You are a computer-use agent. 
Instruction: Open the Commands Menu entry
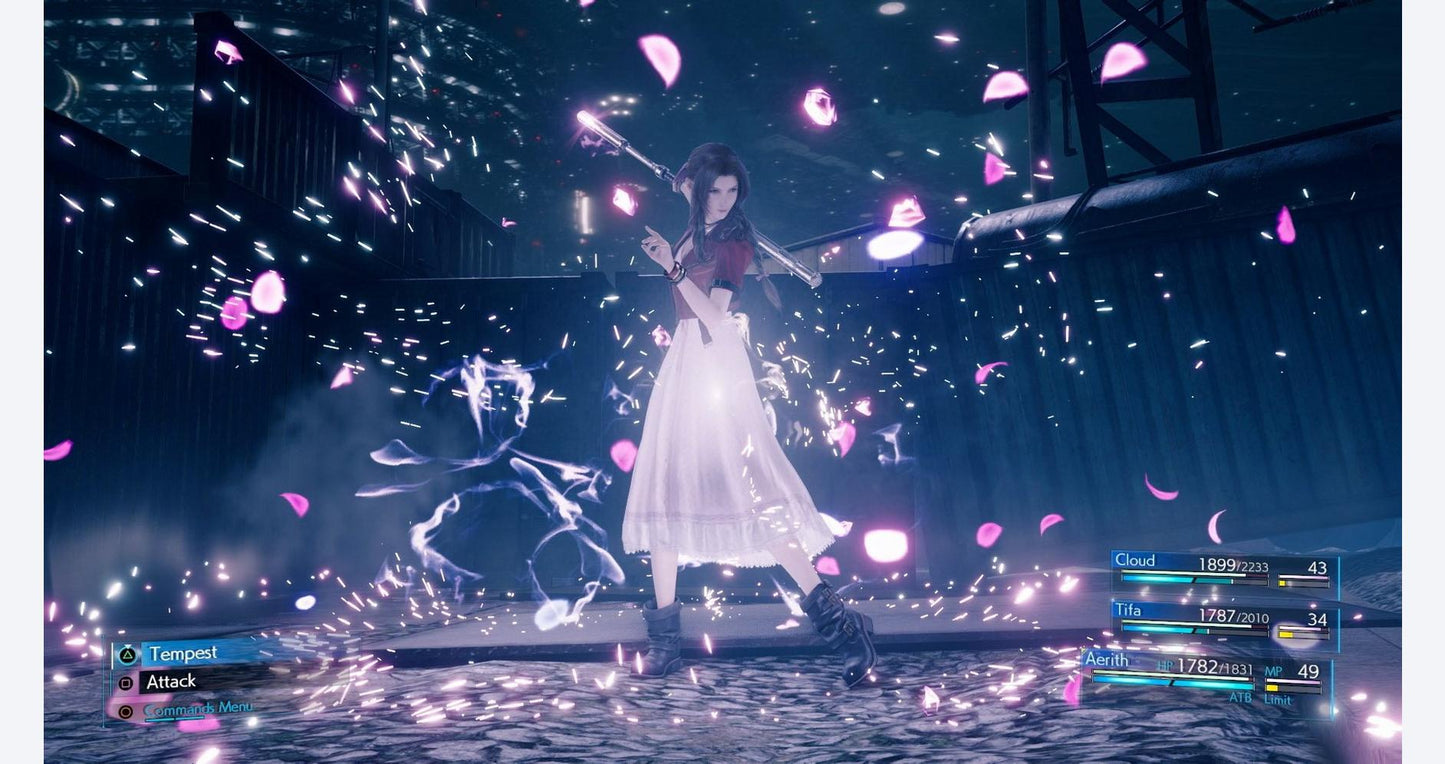pyautogui.click(x=200, y=709)
